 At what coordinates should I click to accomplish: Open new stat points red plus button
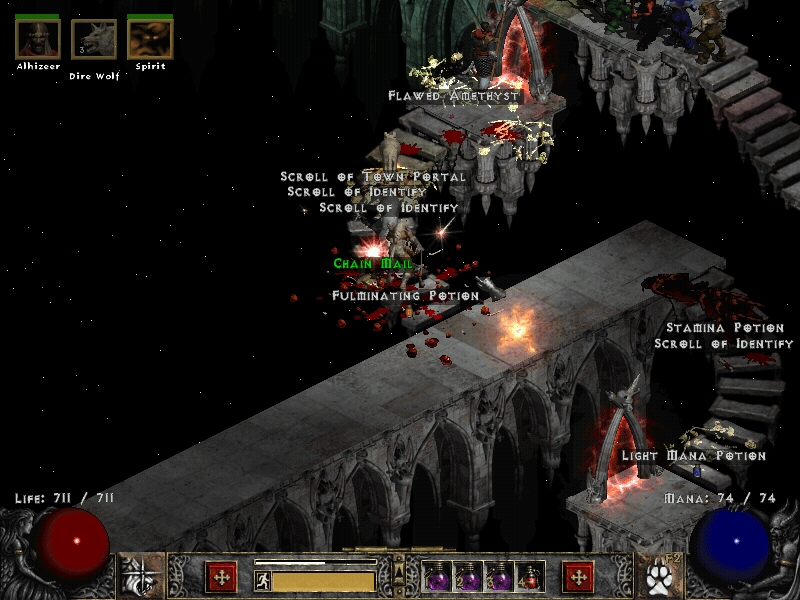coord(221,577)
